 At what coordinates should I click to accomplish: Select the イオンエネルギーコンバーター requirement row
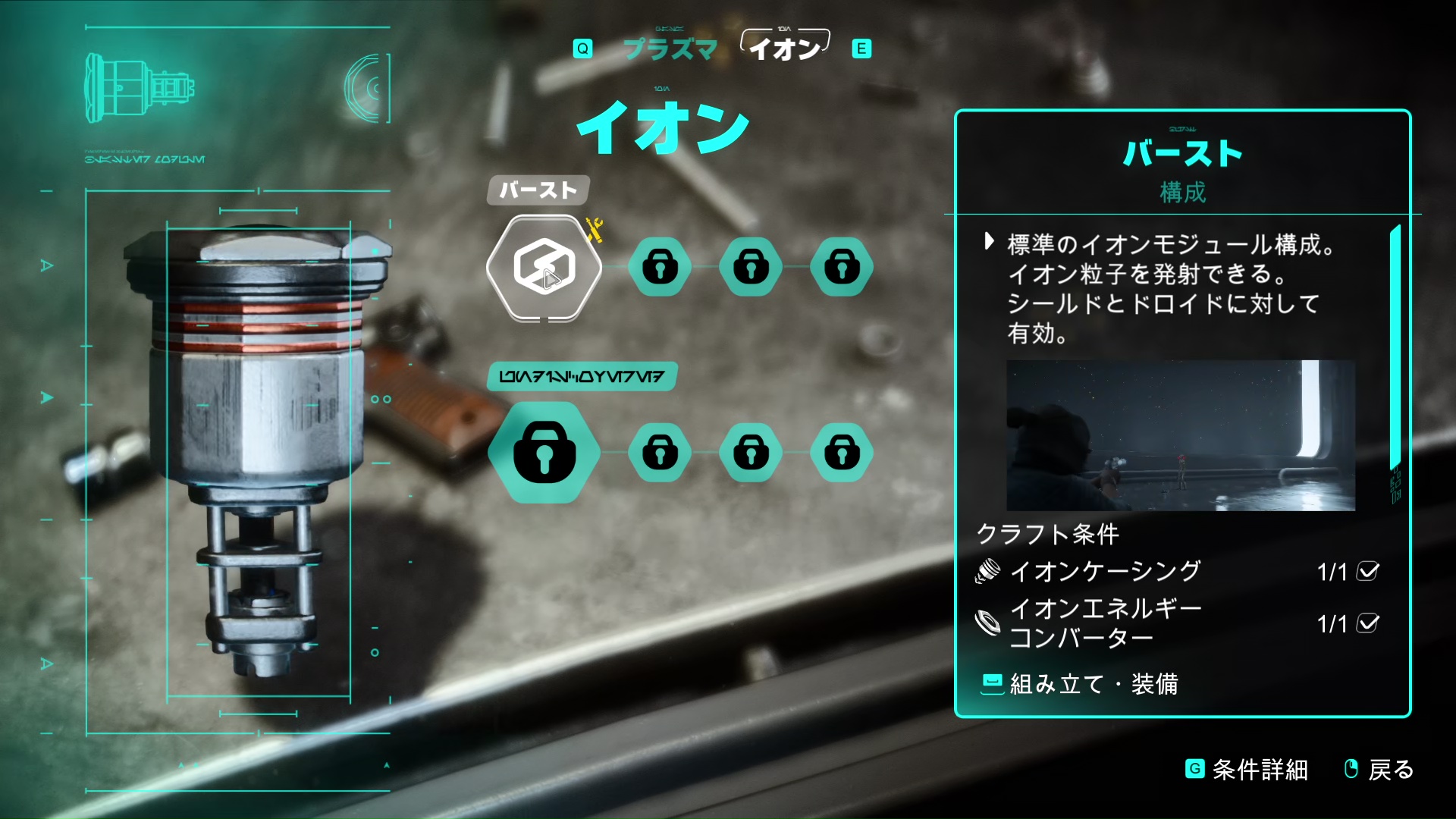tap(1177, 623)
